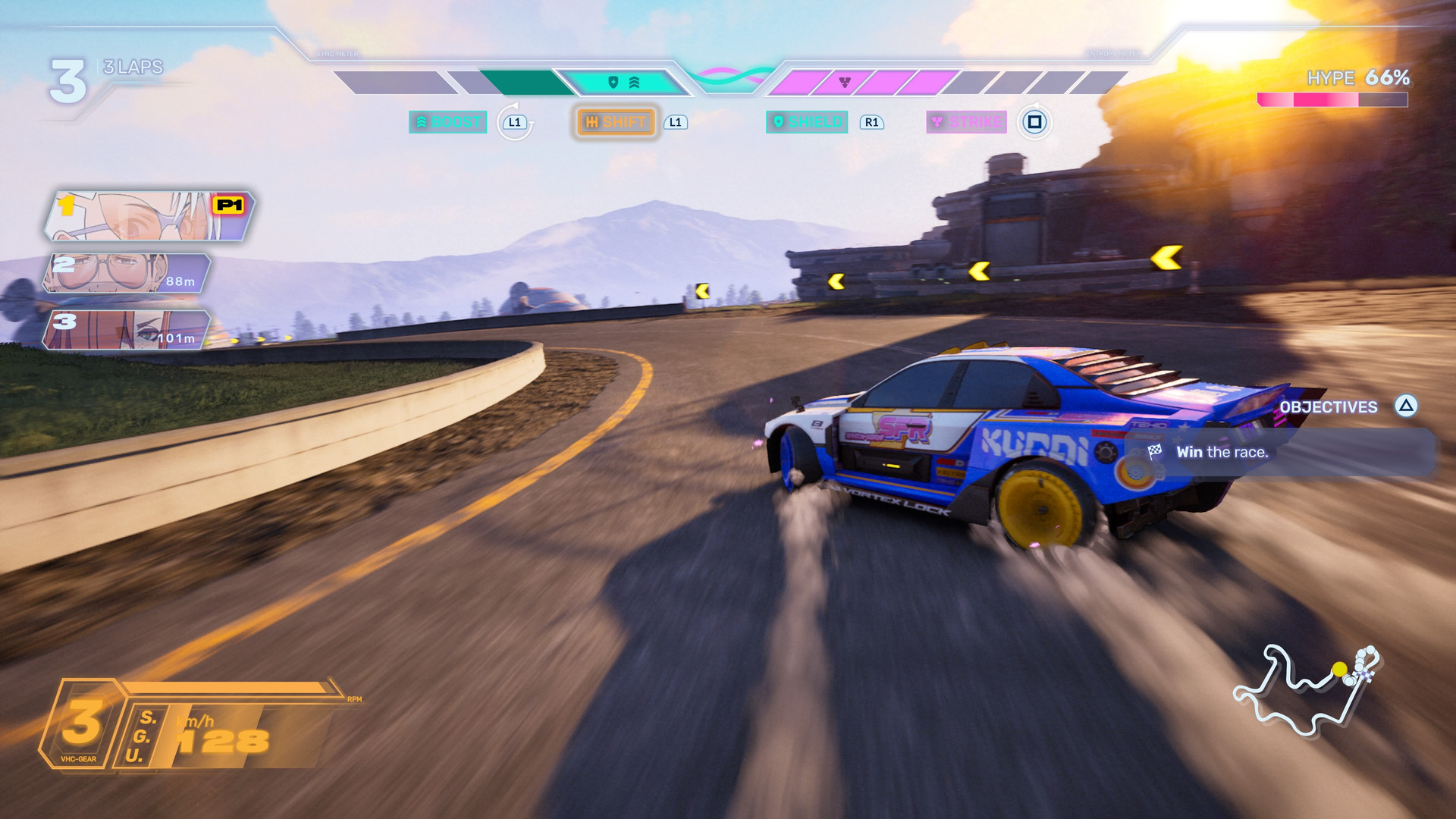
Task: Trigger the STRIKE ability label
Action: [966, 122]
